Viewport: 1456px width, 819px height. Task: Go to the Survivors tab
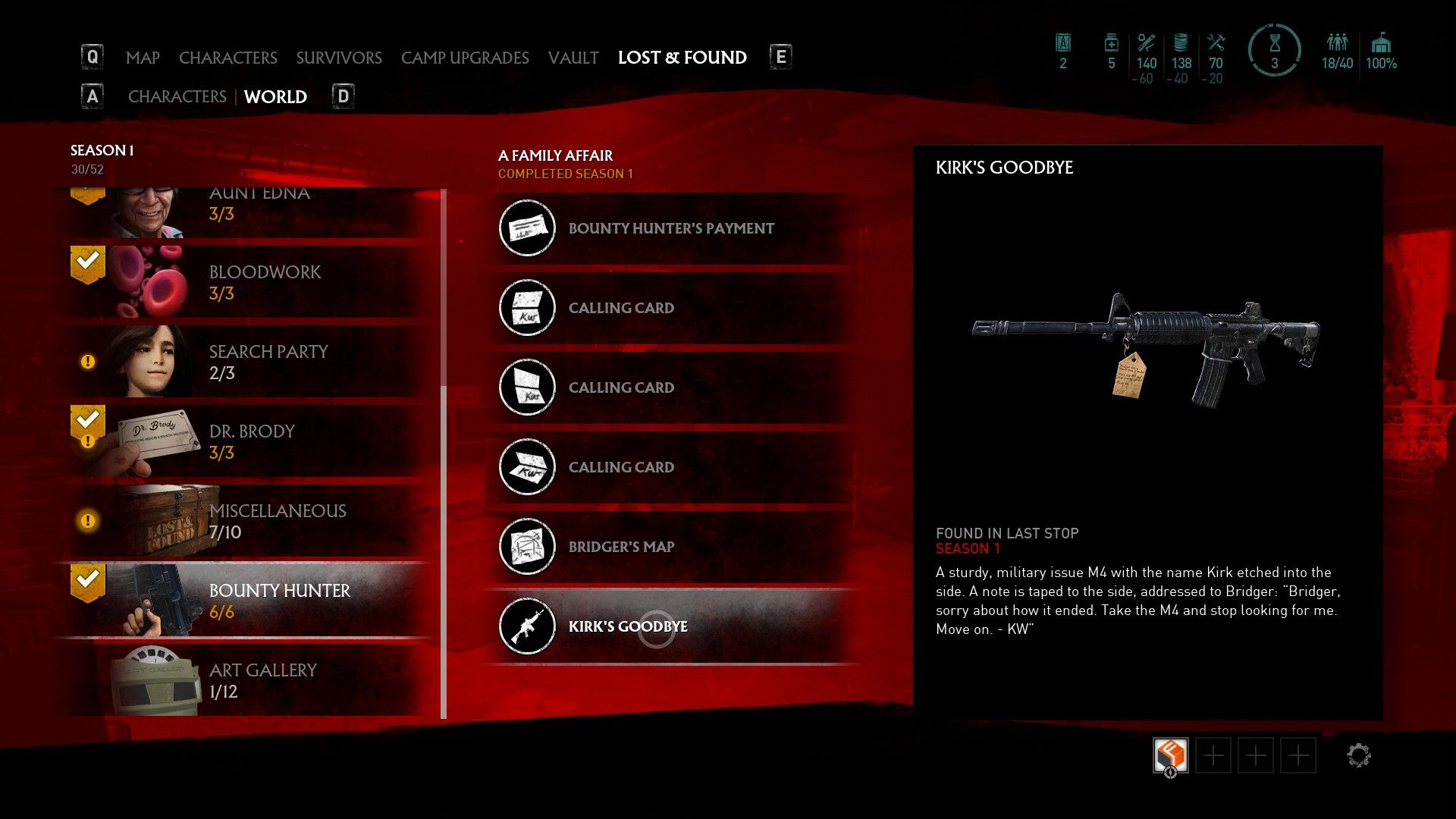339,58
